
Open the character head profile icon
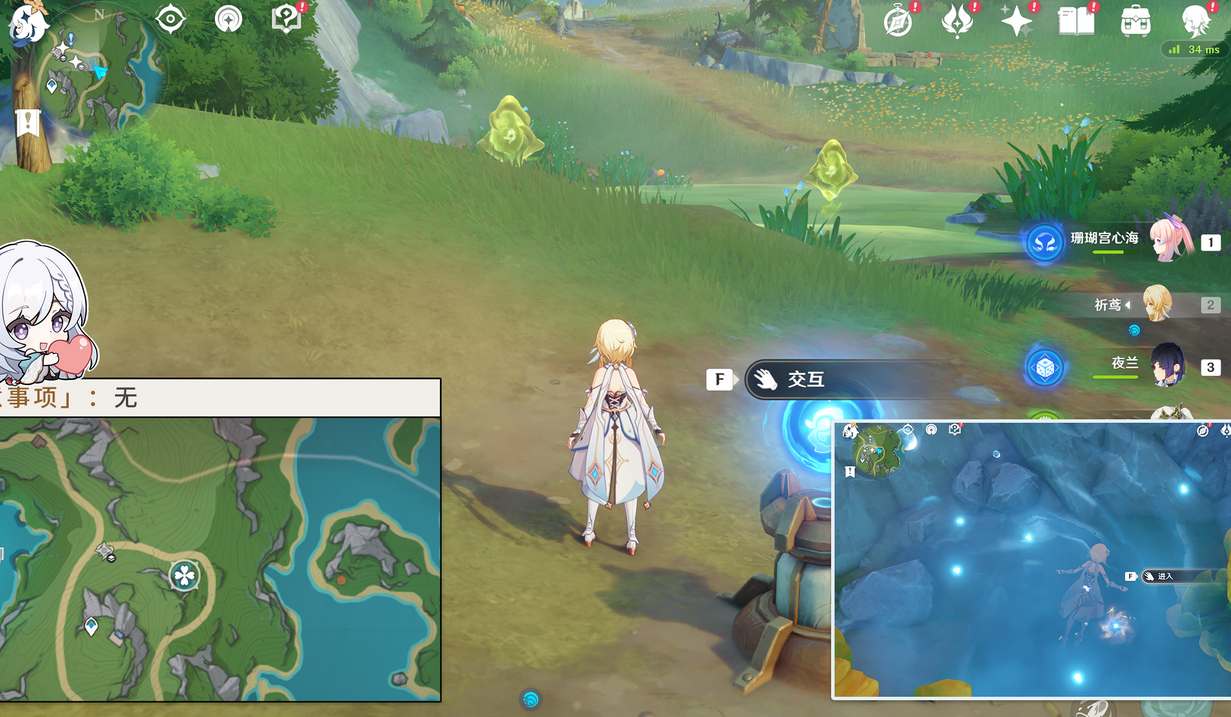1196,21
